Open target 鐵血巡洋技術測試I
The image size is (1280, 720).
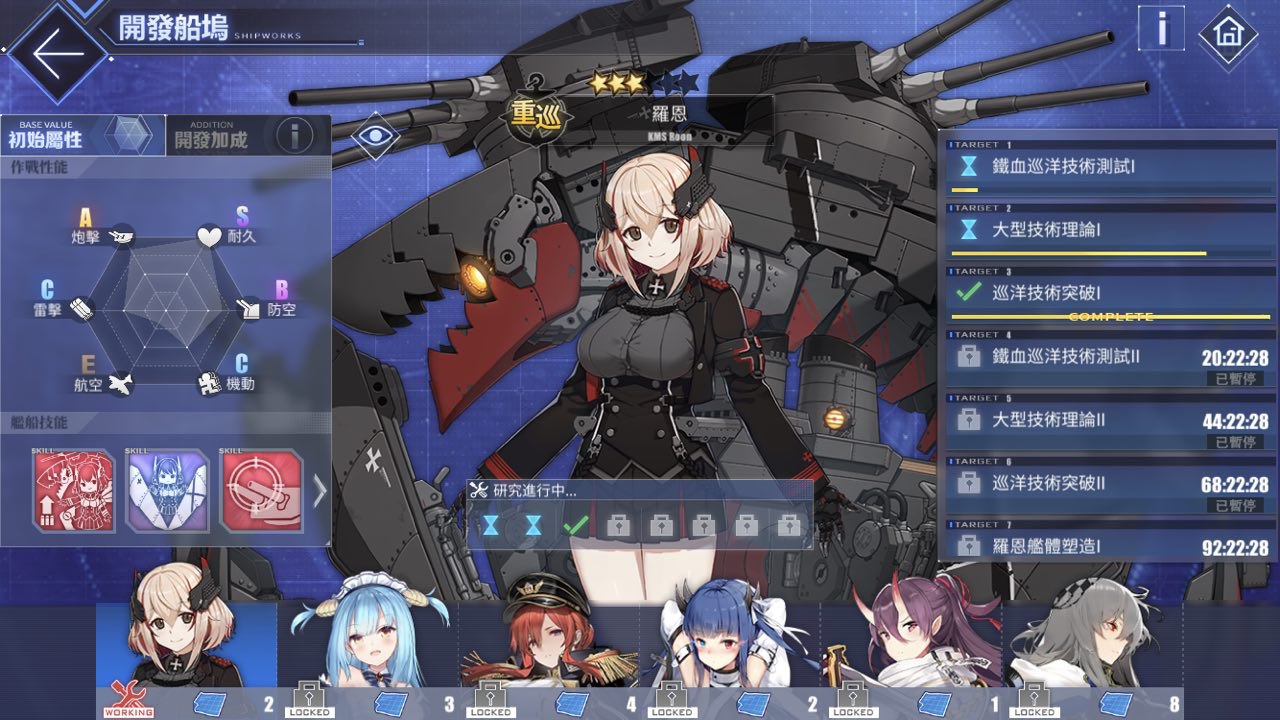point(1110,167)
